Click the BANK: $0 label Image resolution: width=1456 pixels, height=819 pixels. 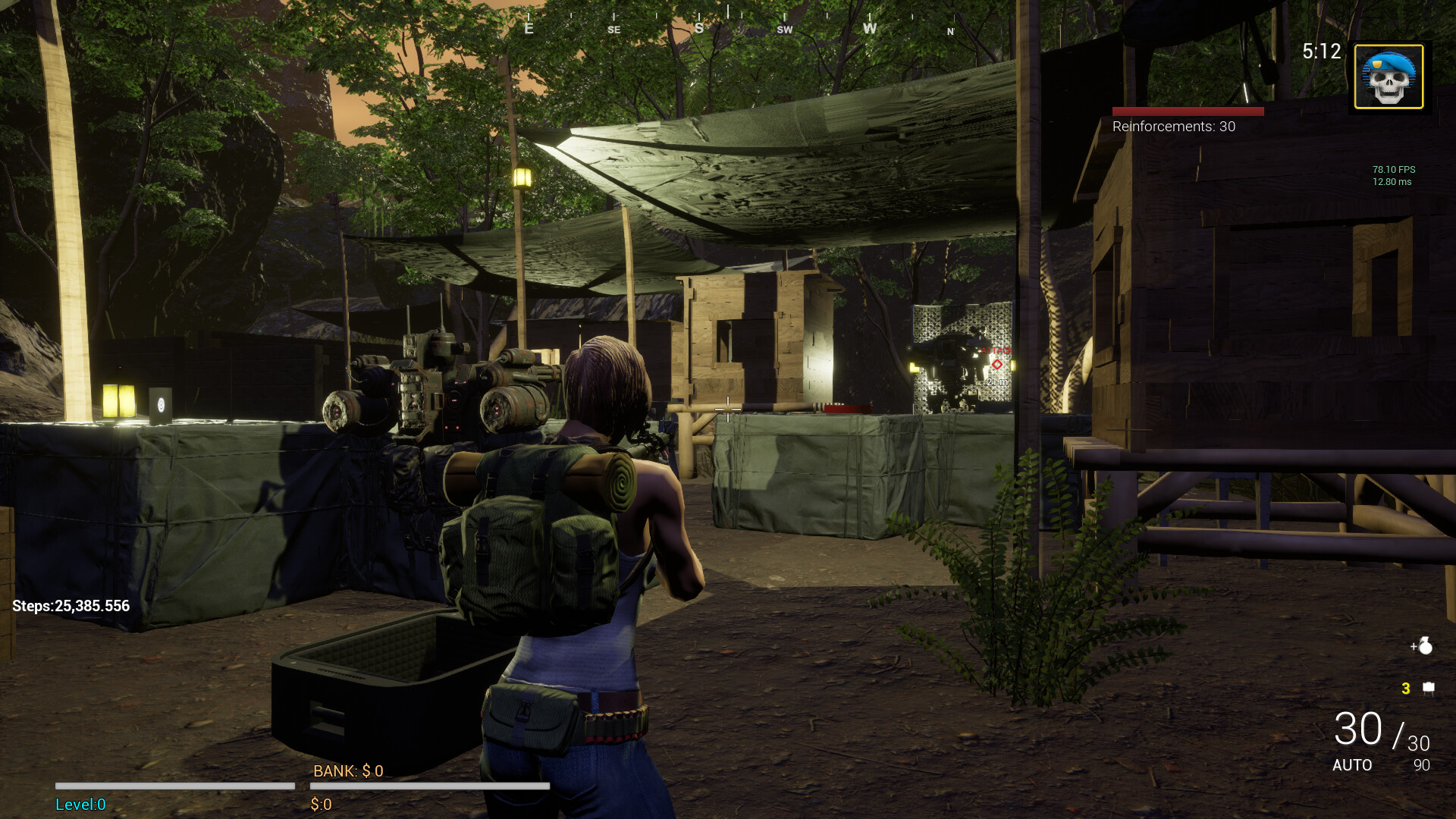348,770
